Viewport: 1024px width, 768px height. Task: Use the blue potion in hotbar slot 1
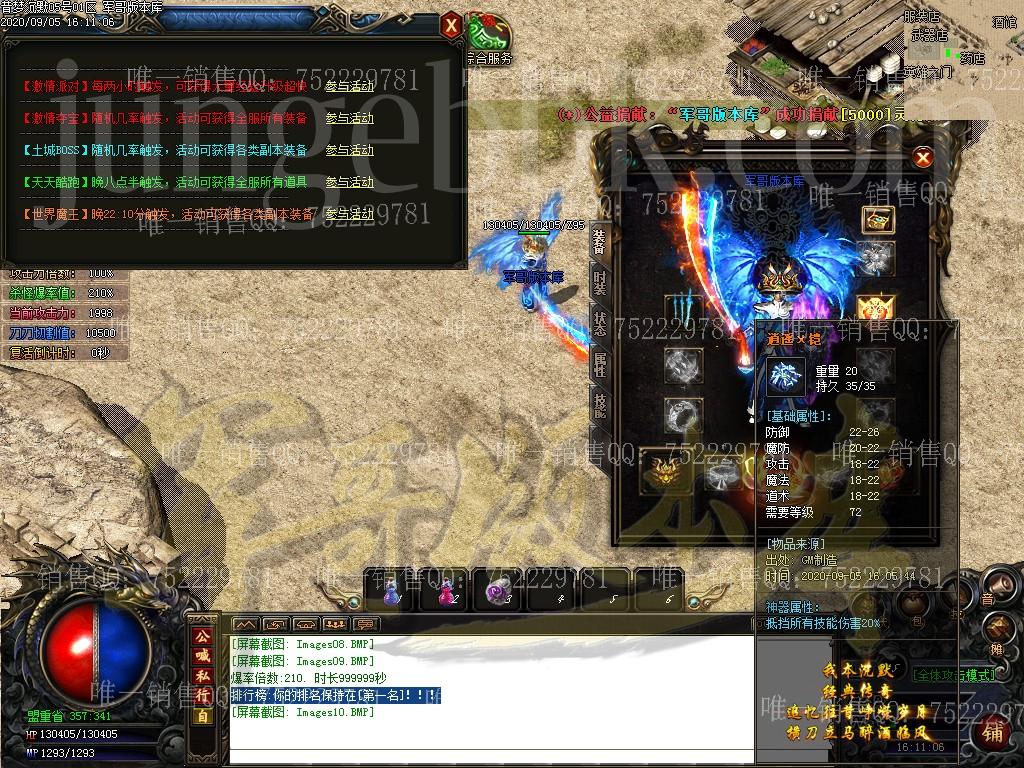click(392, 592)
